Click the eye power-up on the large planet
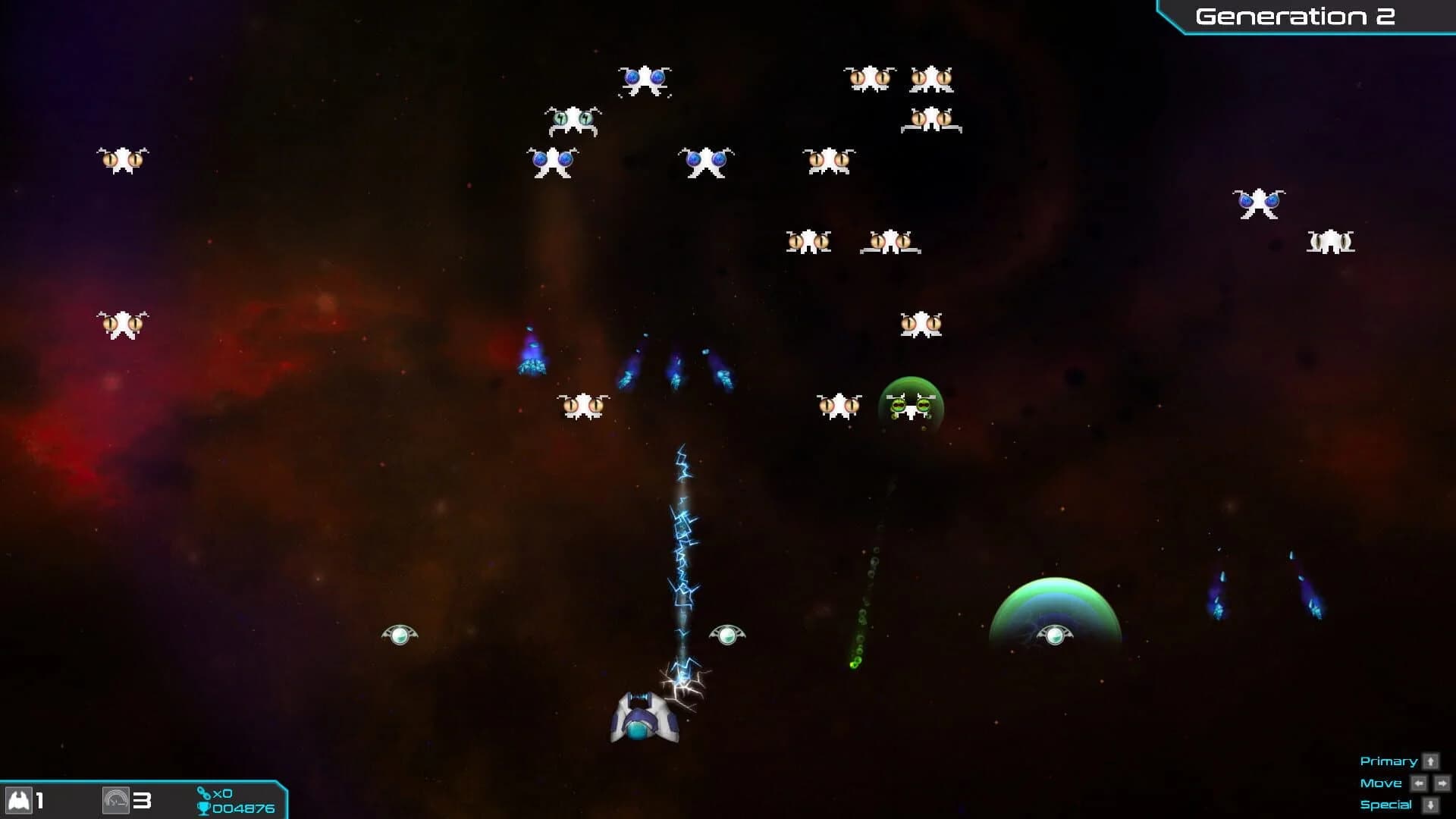The width and height of the screenshot is (1456, 819). [1055, 635]
